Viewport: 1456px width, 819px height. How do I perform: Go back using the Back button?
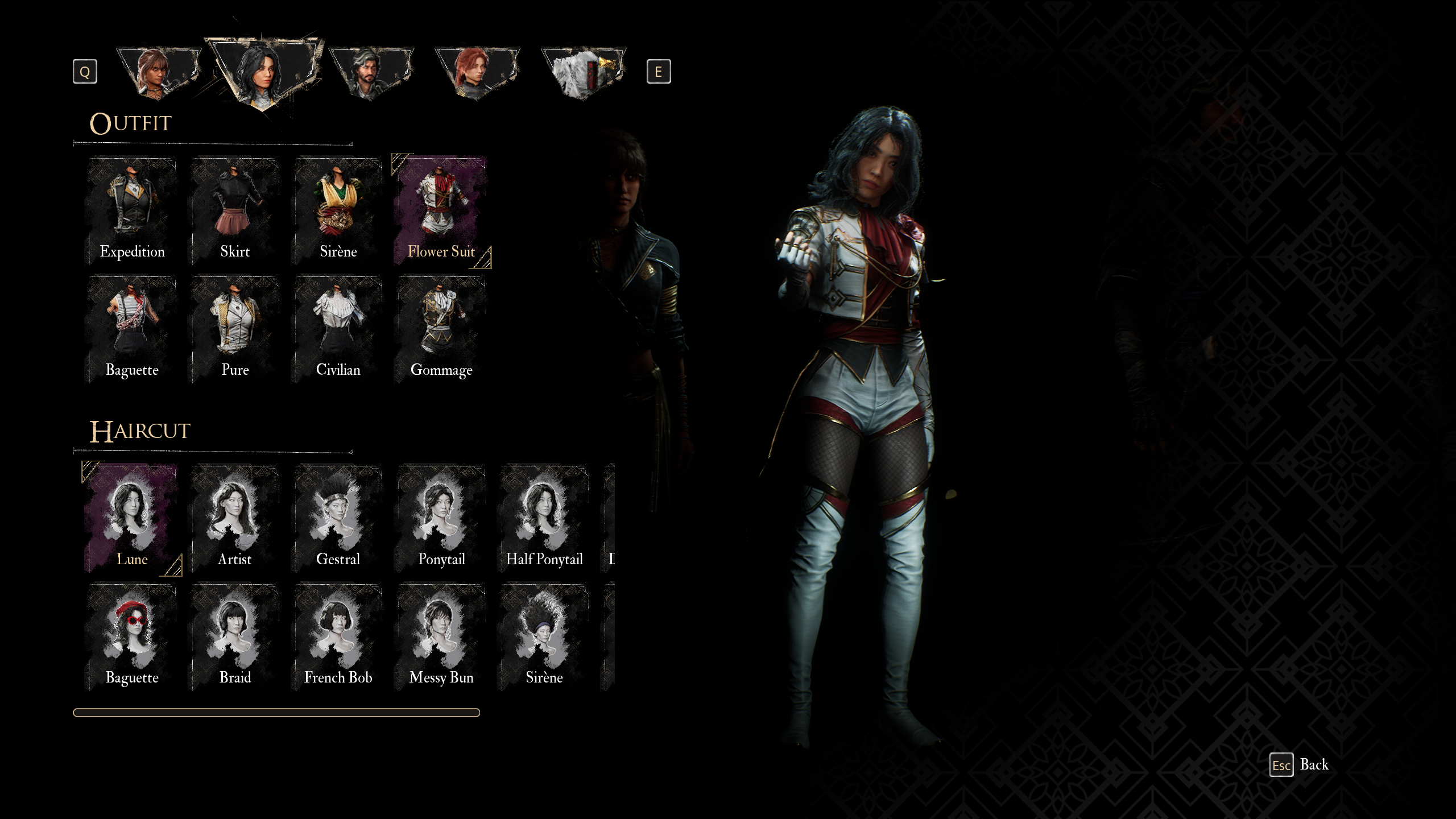(x=1300, y=765)
